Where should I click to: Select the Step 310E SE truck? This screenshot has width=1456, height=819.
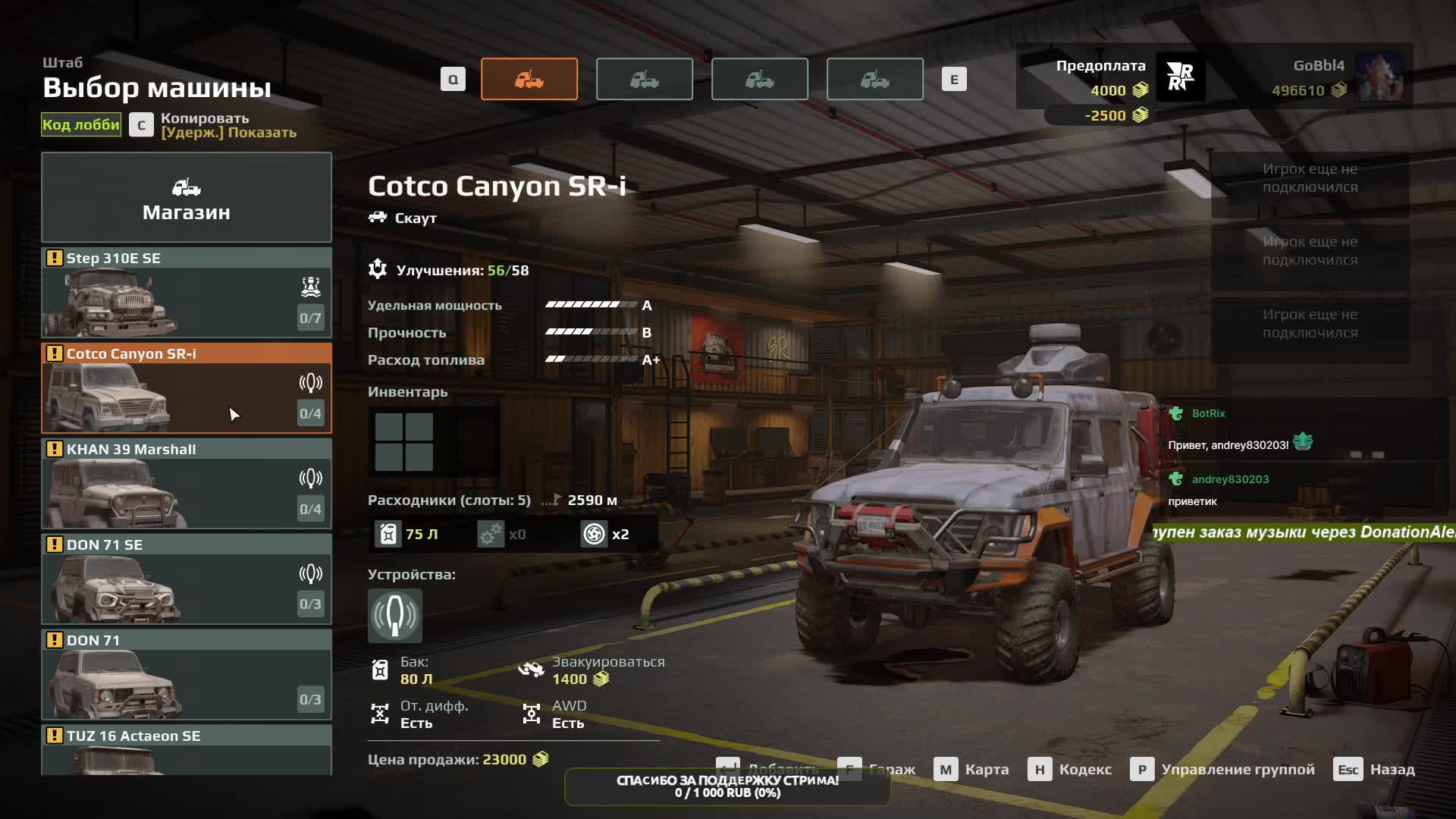(x=186, y=293)
